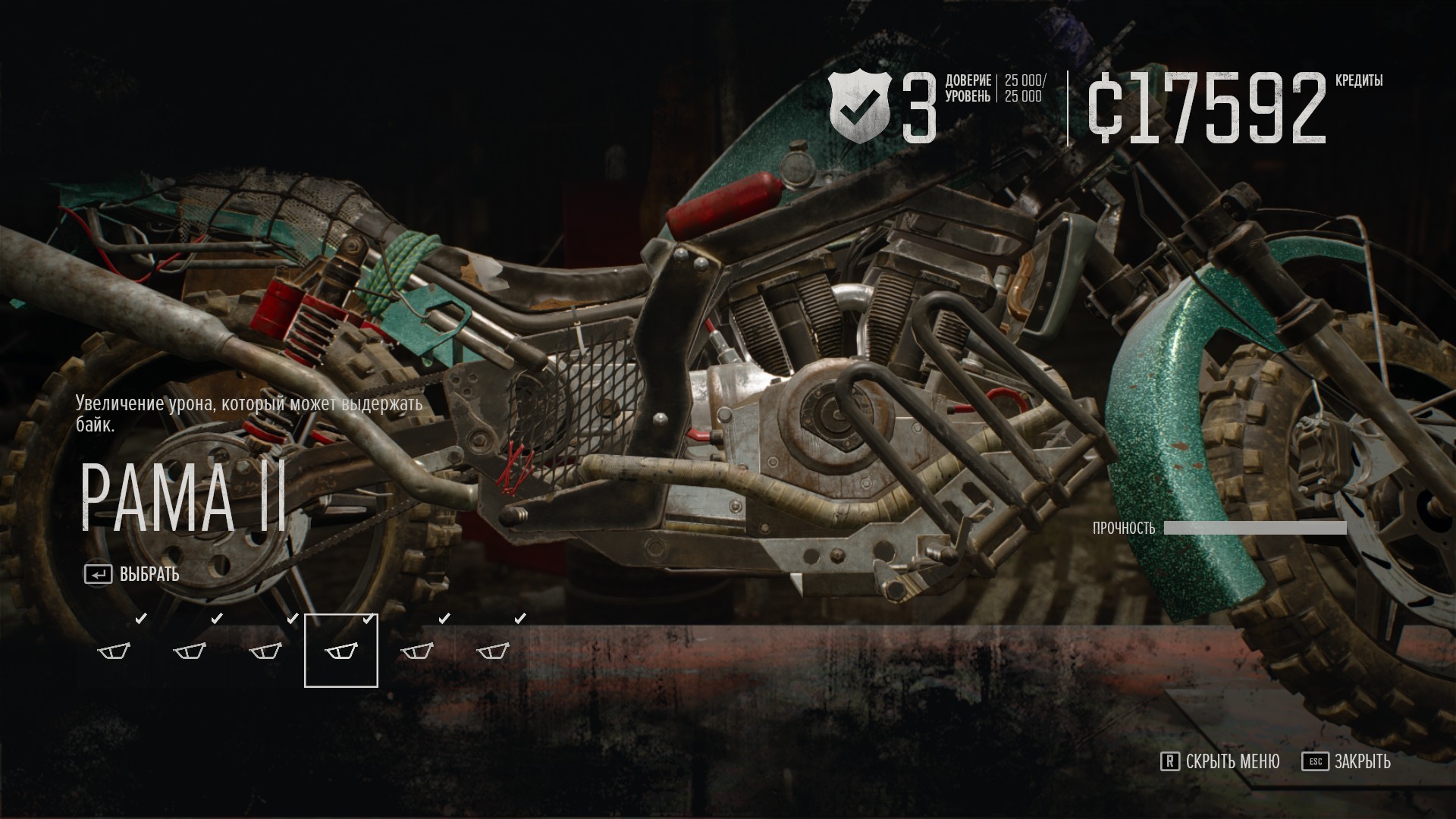Close the shop with ЗАКРЫТЬ
Viewport: 1456px width, 819px height.
[x=1347, y=761]
